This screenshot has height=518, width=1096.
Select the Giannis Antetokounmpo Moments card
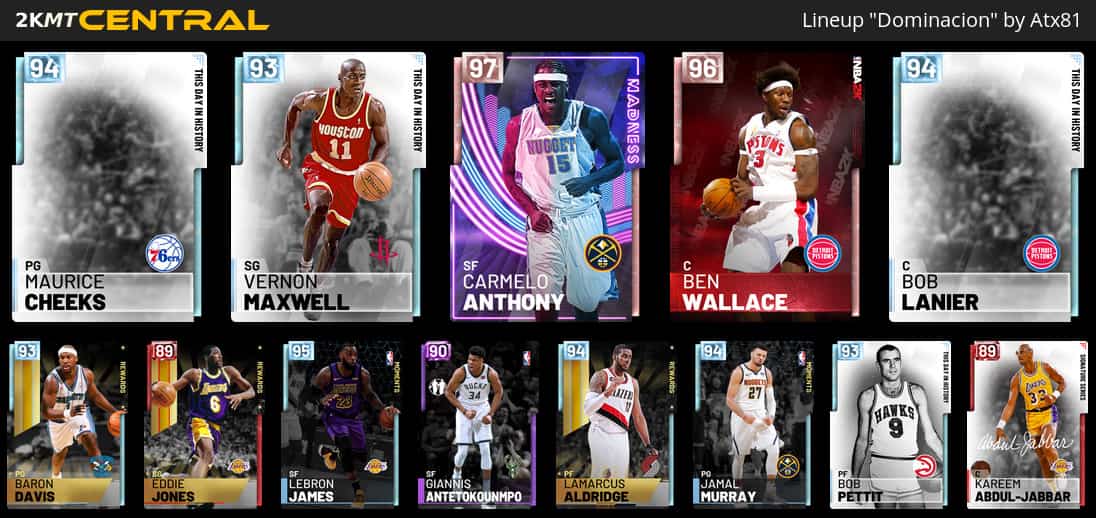click(478, 424)
